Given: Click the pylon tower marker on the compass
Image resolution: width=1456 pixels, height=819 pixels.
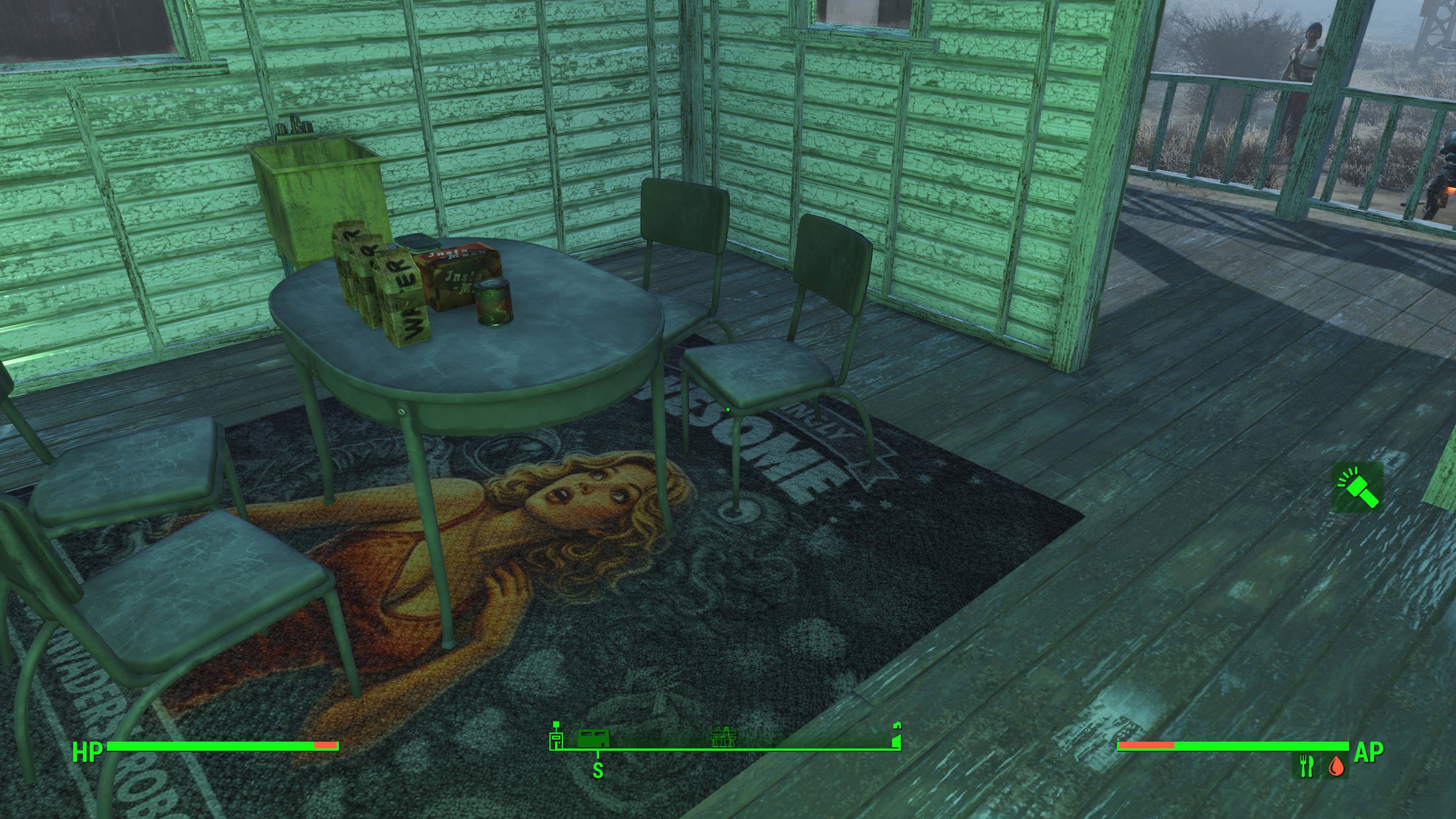Looking at the screenshot, I should 724,737.
